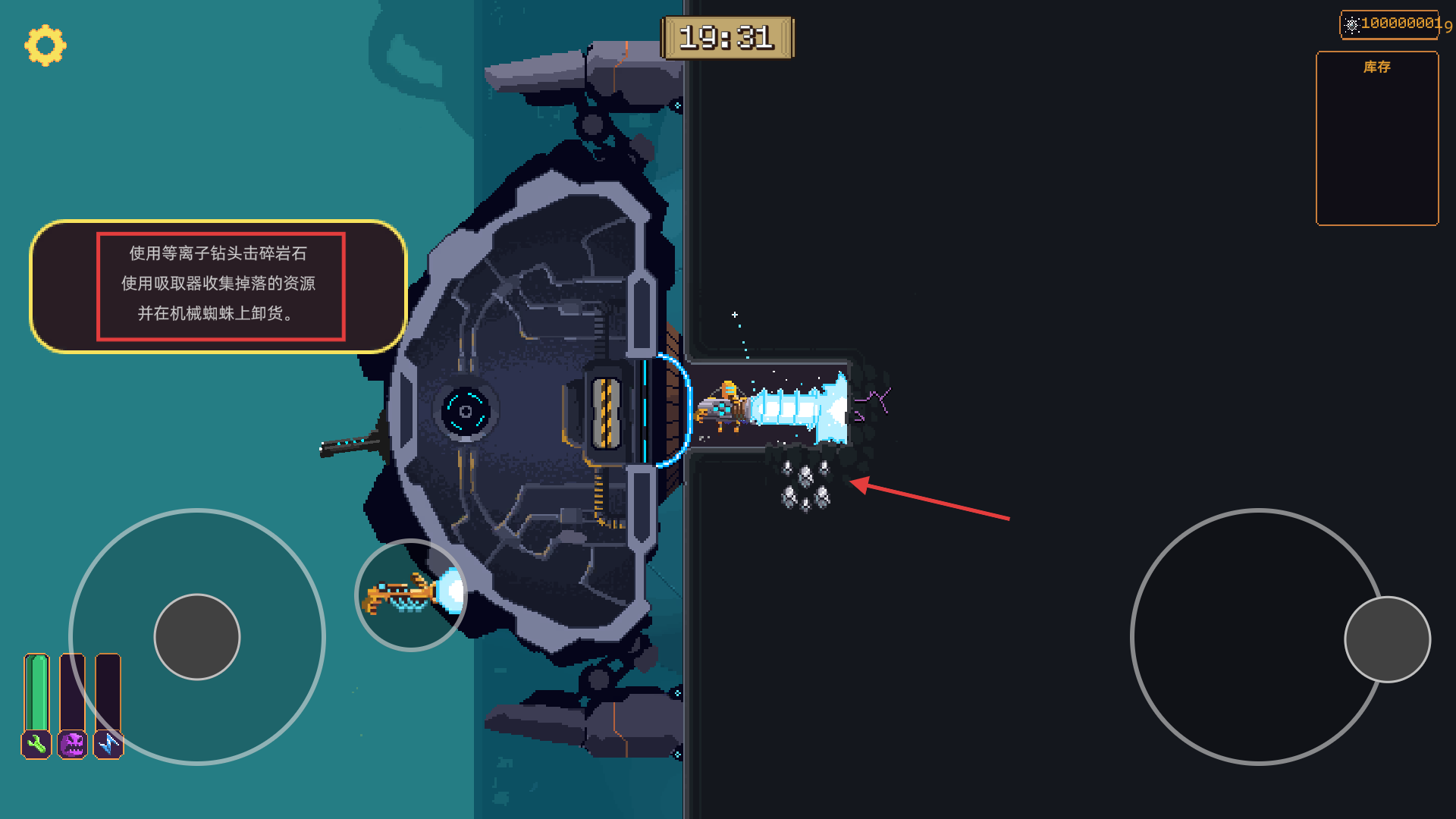Touch the right aiming joystick knob
Viewport: 1456px width, 819px height.
1387,639
